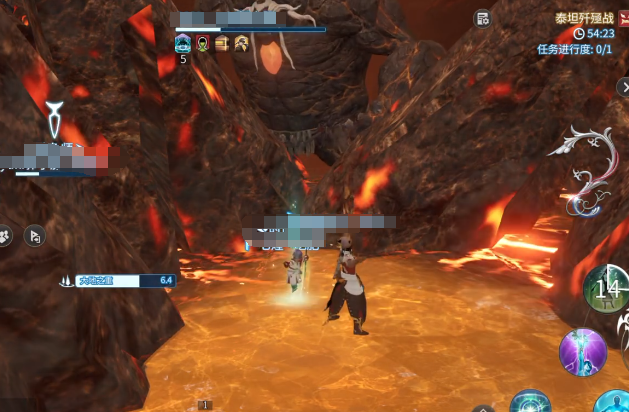Open the log icon near the quest title
Image resolution: width=629 pixels, height=412 pixels.
click(483, 18)
